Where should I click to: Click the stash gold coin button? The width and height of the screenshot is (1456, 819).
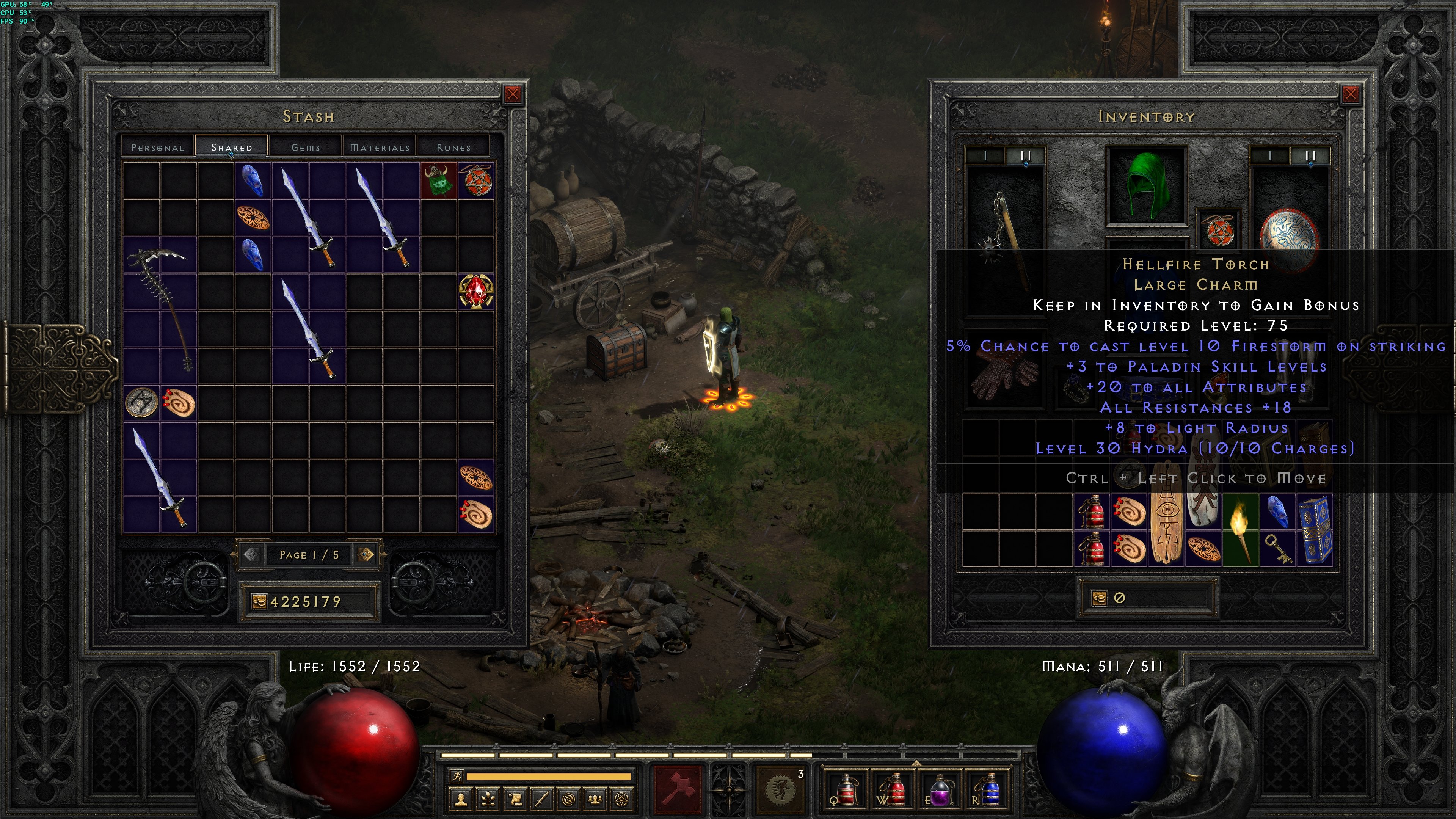coord(259,601)
